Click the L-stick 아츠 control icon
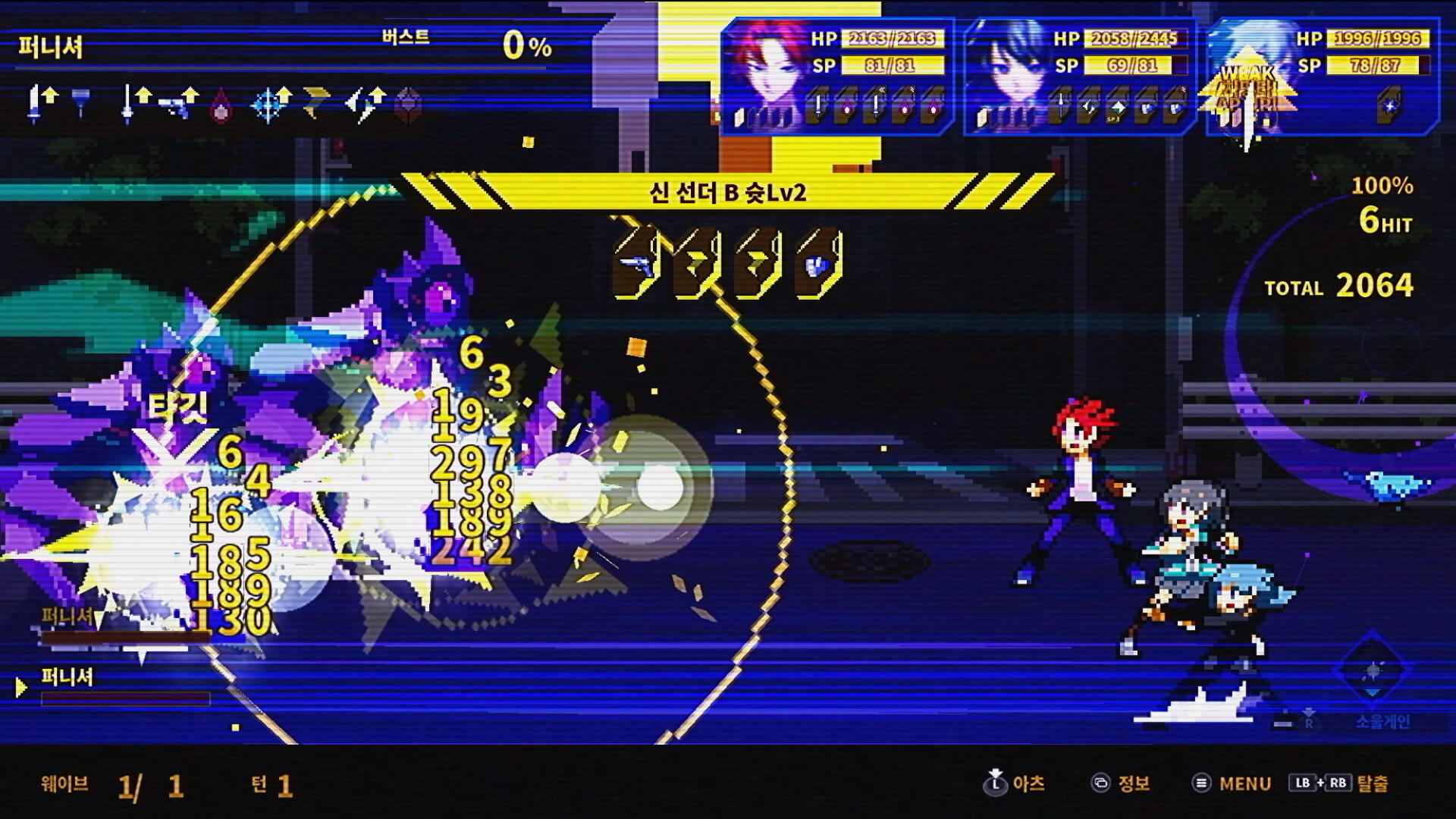Image resolution: width=1456 pixels, height=819 pixels. coord(996,785)
